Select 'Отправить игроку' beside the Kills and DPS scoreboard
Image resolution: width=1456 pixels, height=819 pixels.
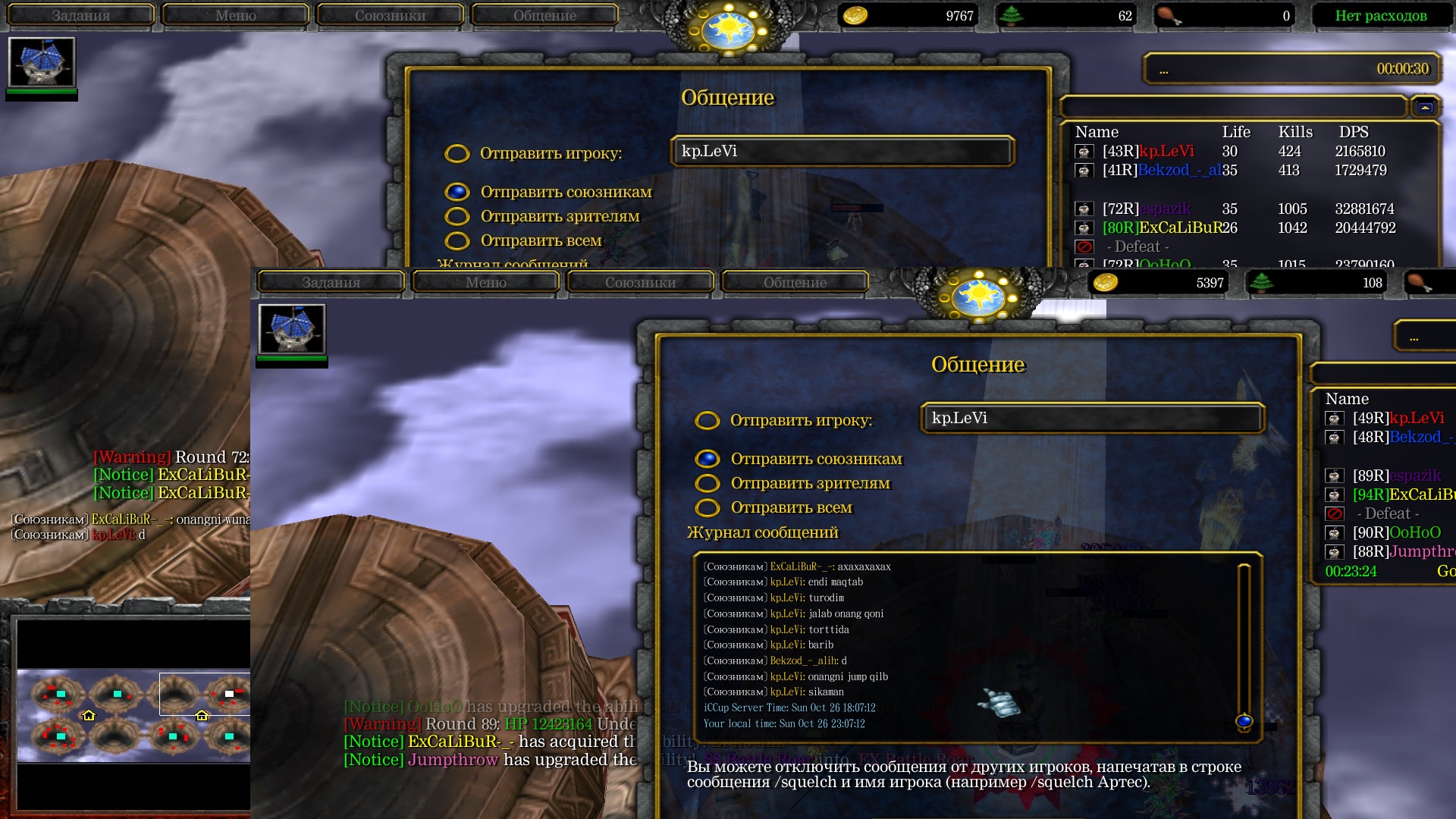coord(457,154)
